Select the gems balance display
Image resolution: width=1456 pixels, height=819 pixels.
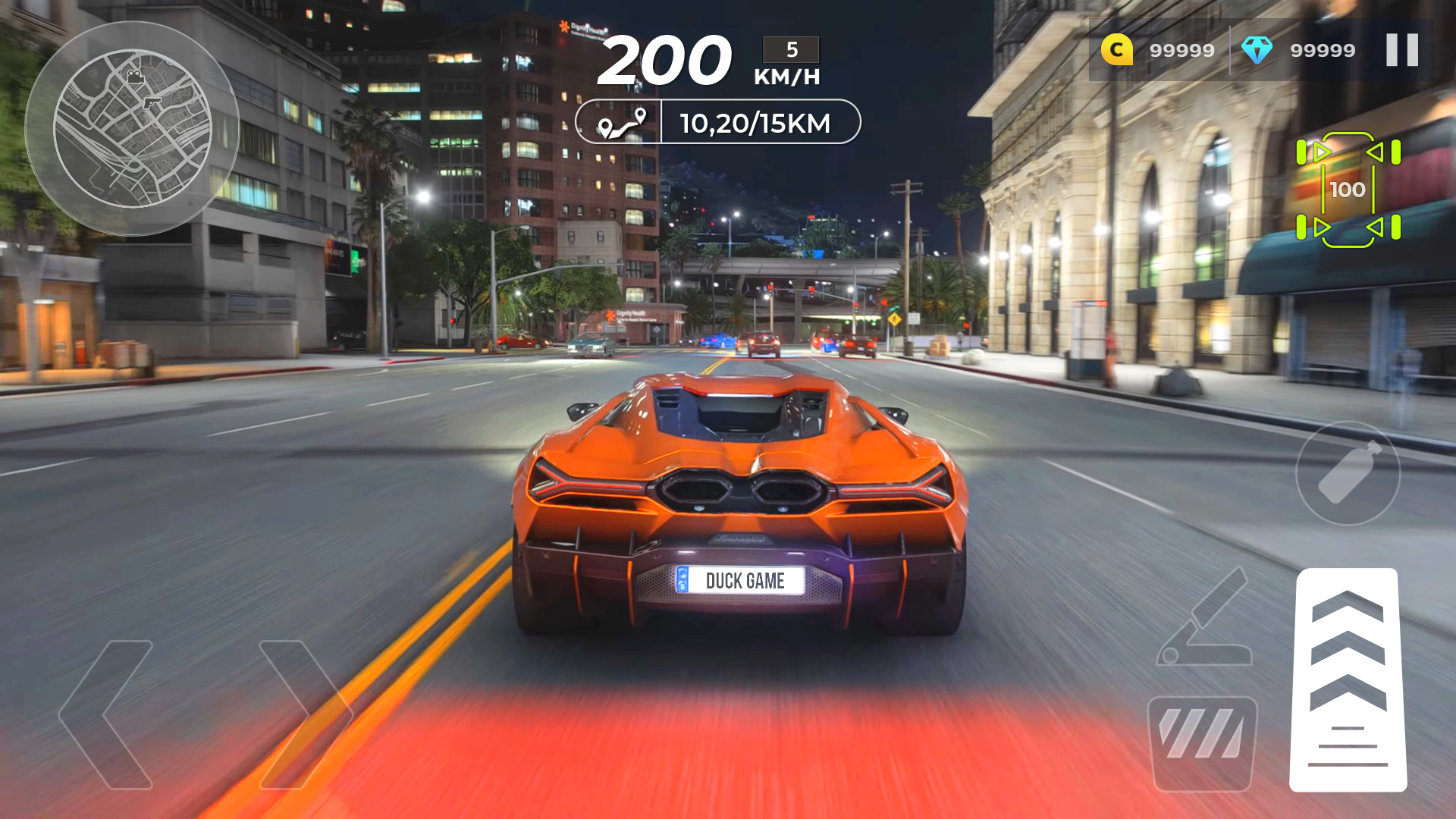click(1322, 50)
